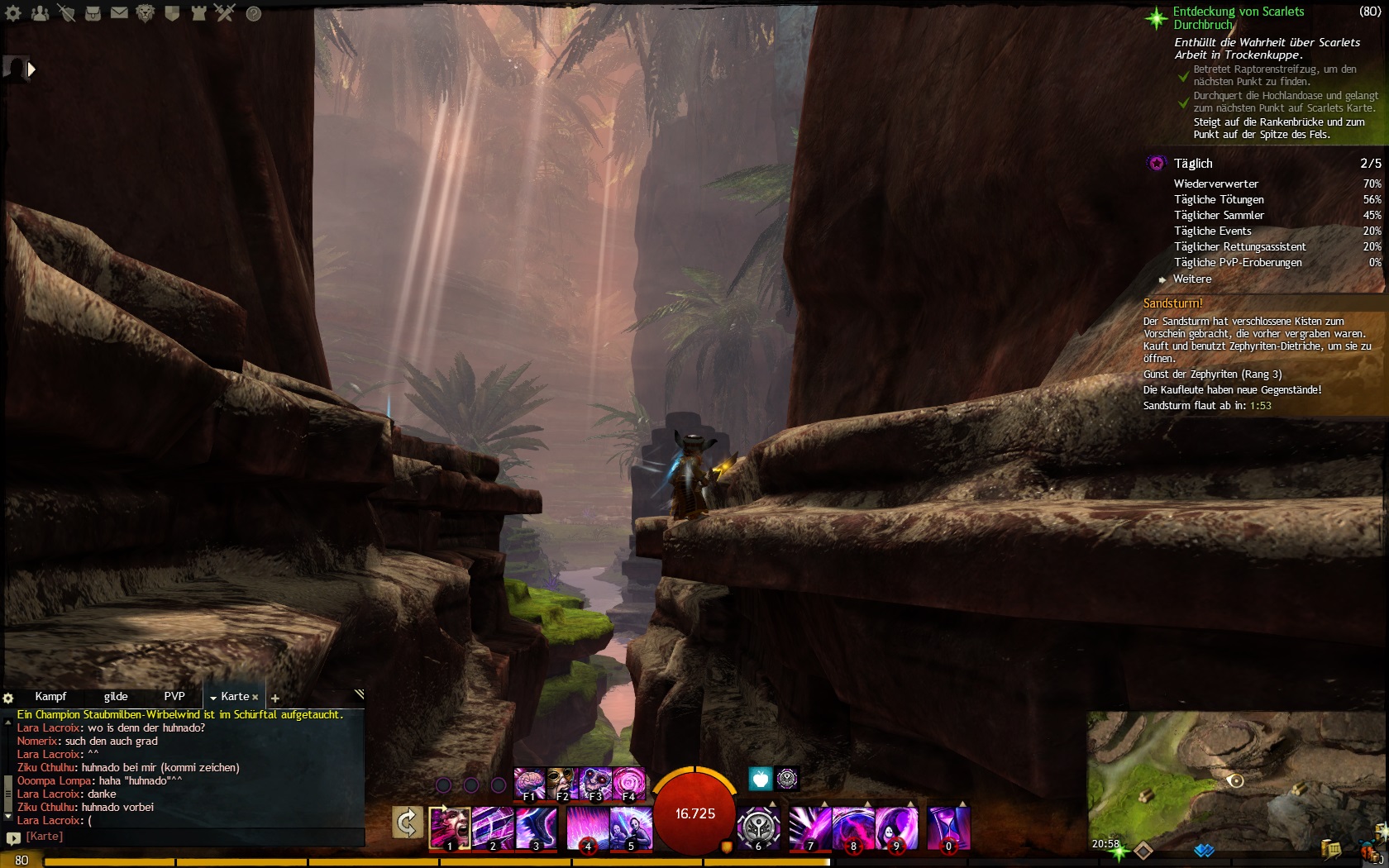Use the healing skill in slot 6
The image size is (1389, 868).
(x=758, y=828)
